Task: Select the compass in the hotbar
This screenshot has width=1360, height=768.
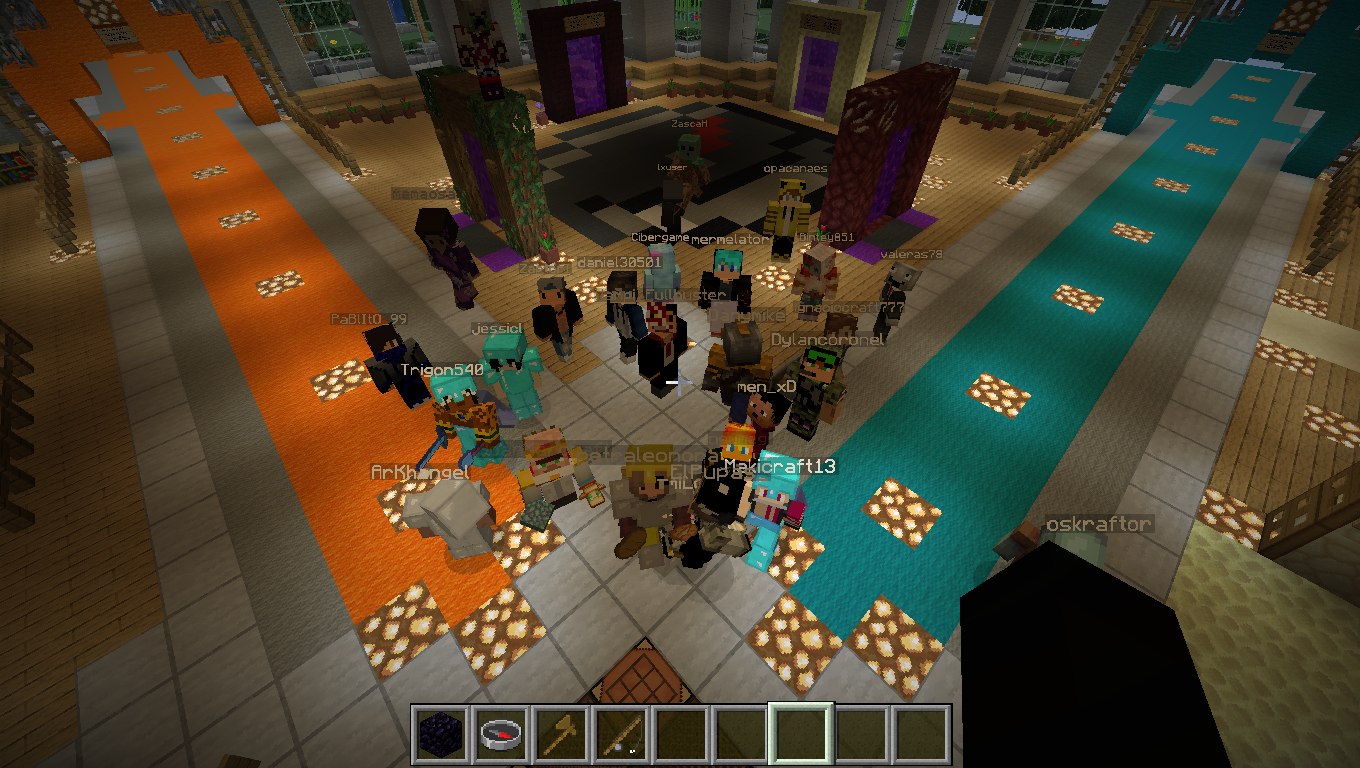Action: pos(500,735)
